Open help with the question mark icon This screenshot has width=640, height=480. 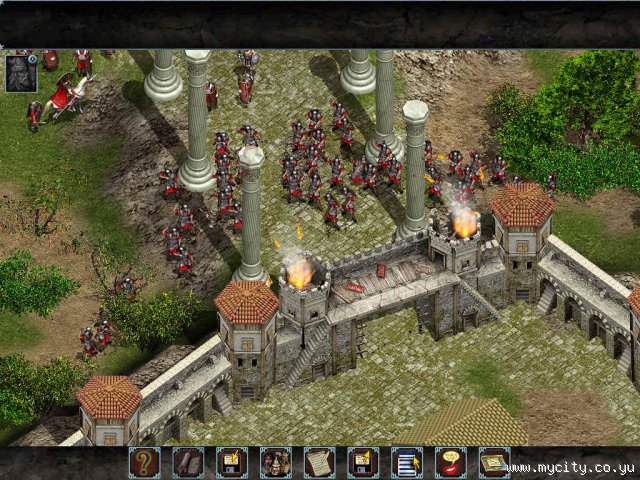(x=144, y=462)
